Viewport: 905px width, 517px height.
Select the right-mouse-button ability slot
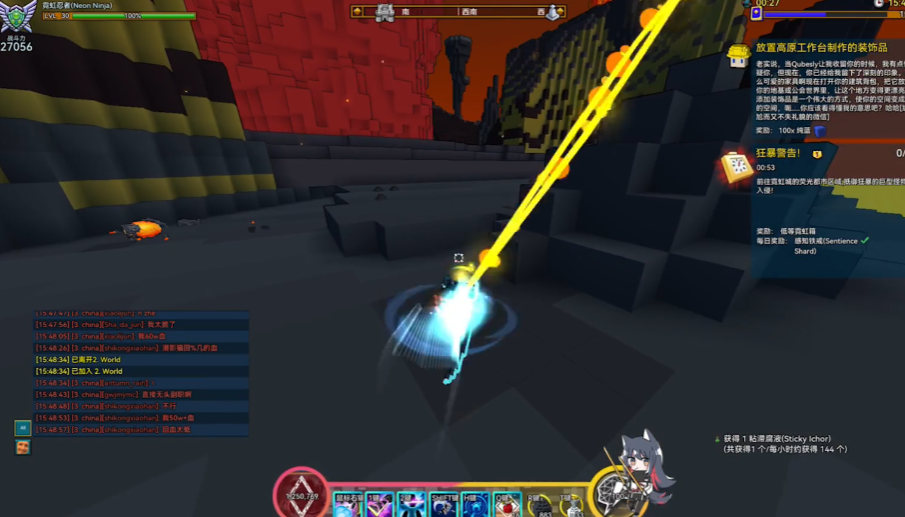[346, 505]
